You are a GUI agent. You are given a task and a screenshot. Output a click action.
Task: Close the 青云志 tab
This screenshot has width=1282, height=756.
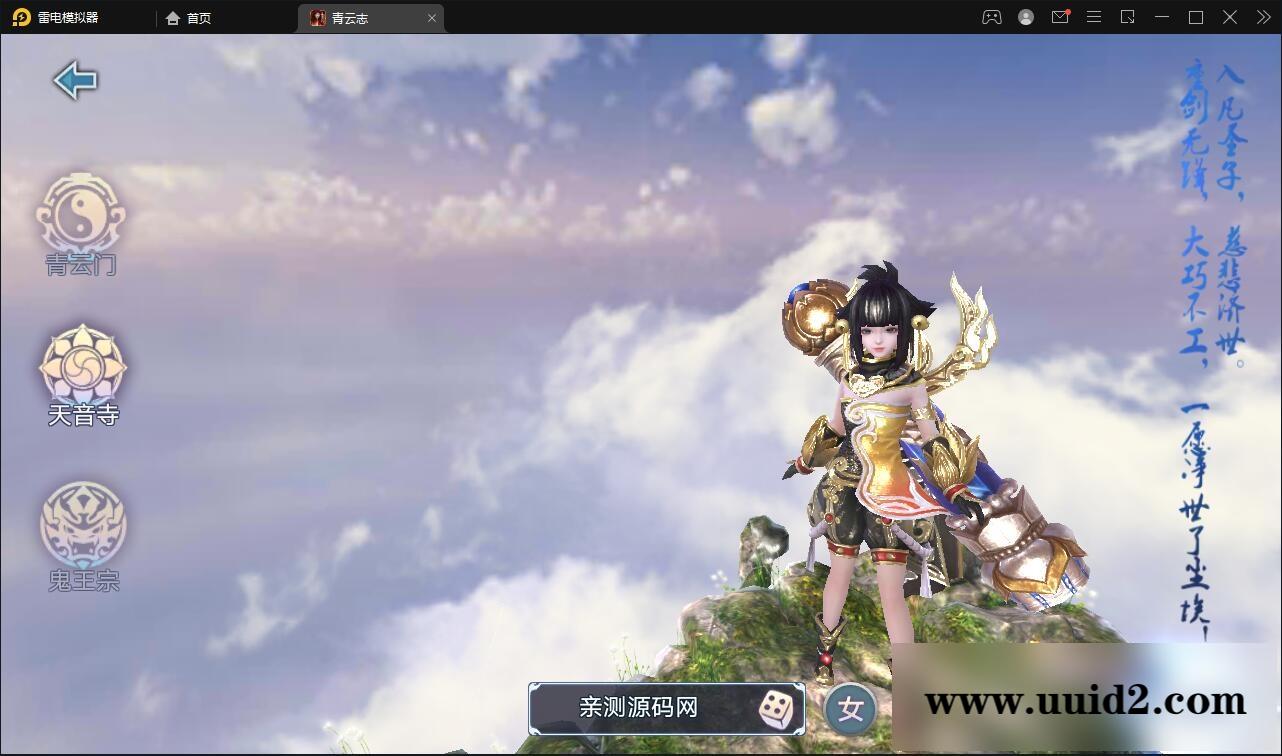click(x=432, y=17)
